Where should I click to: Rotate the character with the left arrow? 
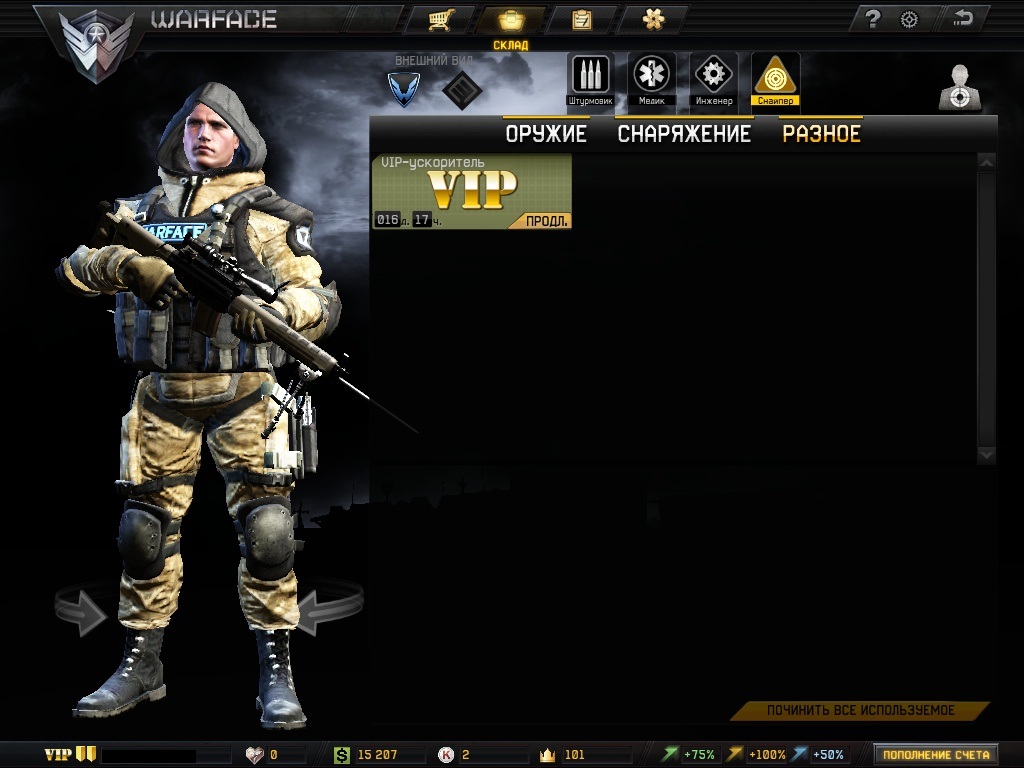click(83, 611)
